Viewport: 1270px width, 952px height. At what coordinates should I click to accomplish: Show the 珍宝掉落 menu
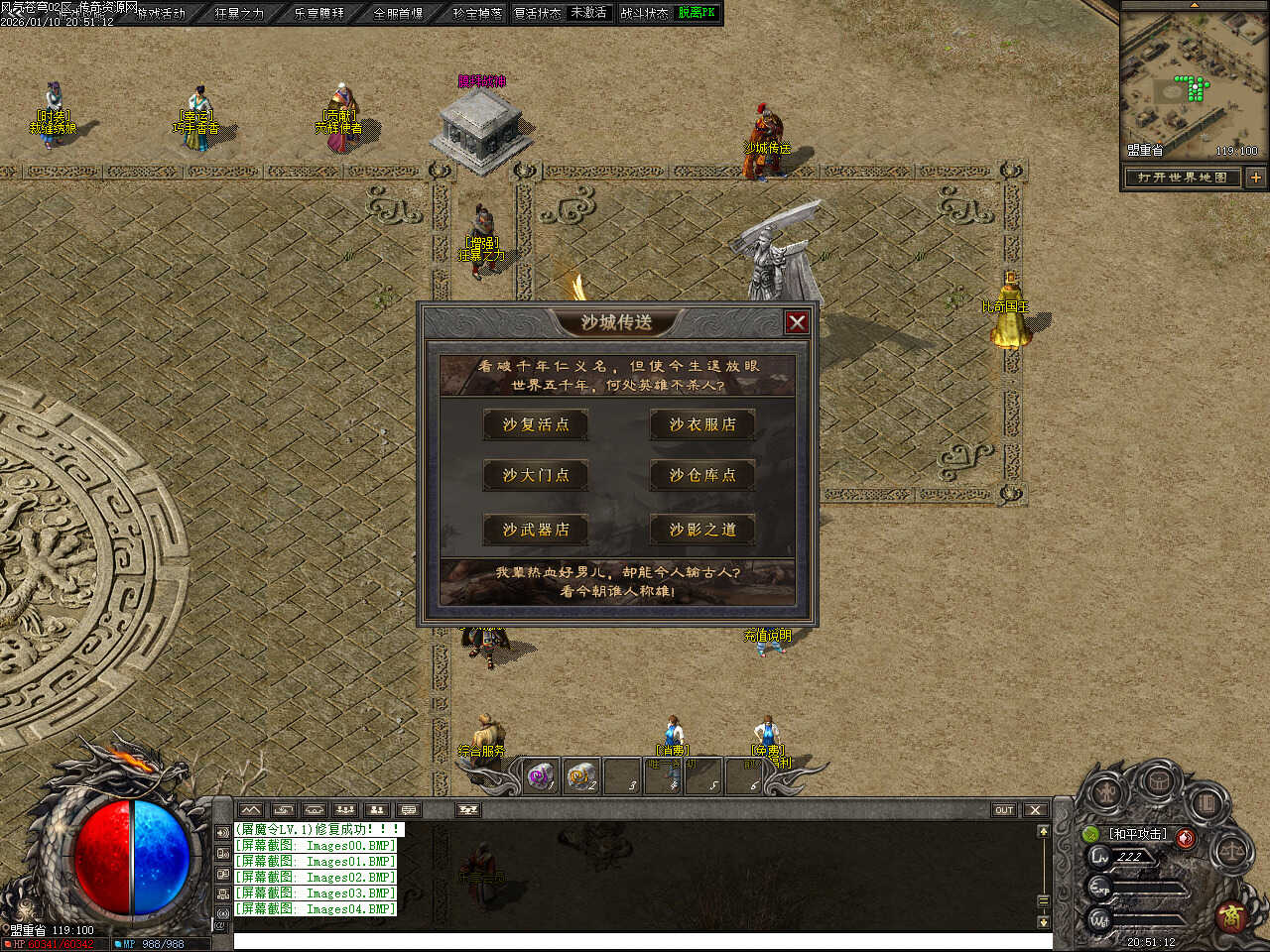[477, 13]
